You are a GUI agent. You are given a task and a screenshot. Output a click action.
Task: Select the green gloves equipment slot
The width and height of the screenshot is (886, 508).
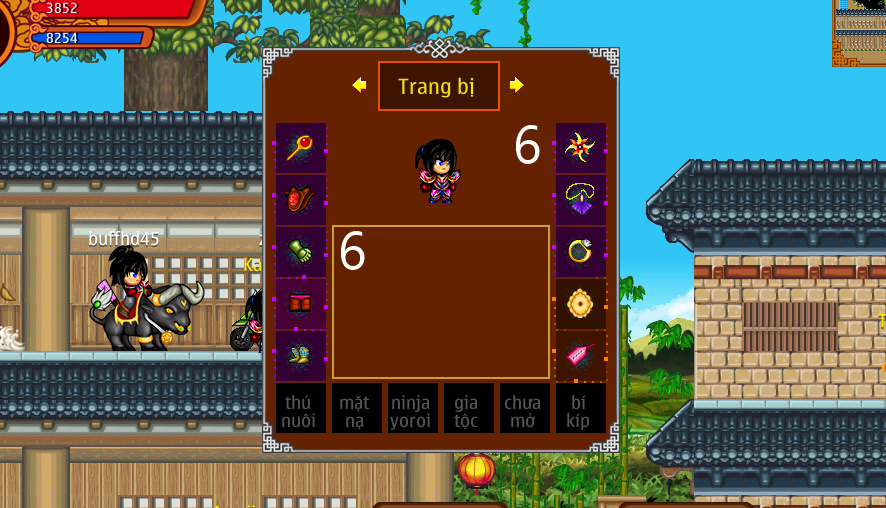point(301,252)
